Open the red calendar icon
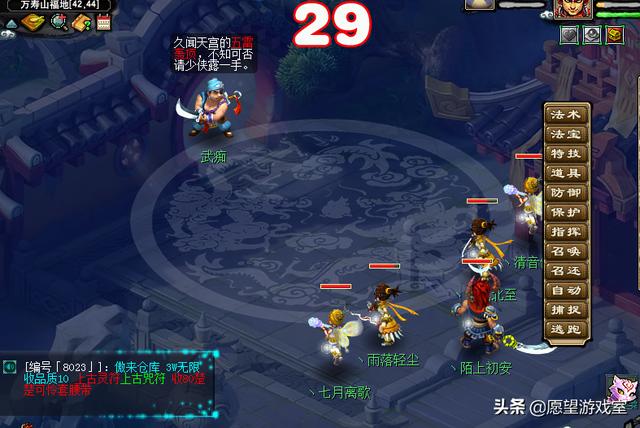Viewport: 640px width, 428px height. click(x=102, y=22)
